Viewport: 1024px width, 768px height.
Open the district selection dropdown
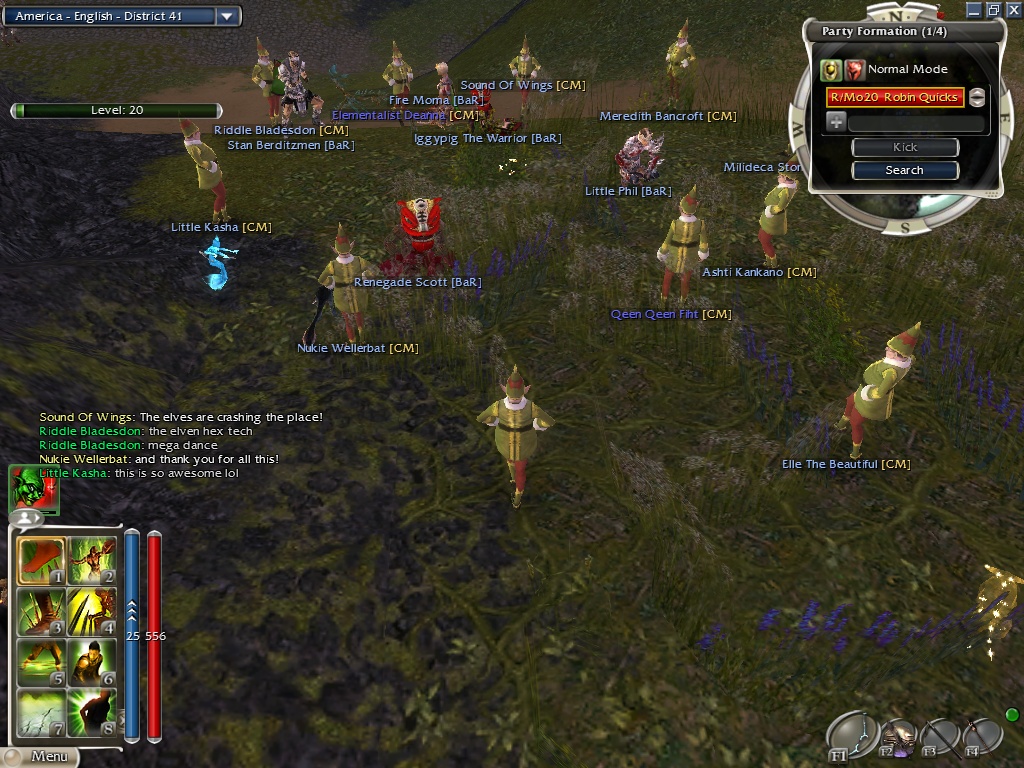[227, 16]
